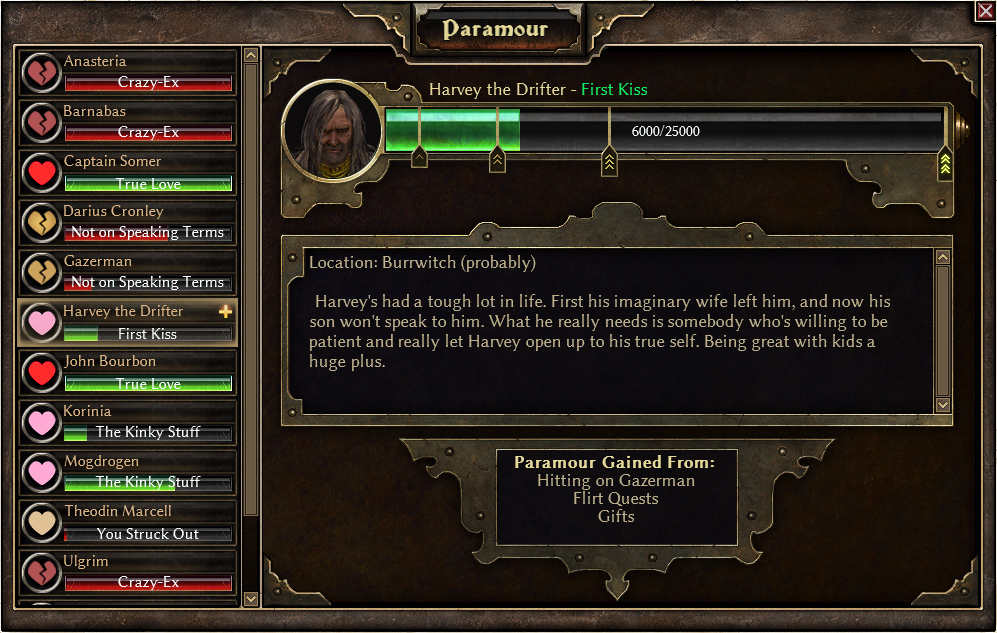
Task: Click the yellow plus icon on Harvey's row
Action: (x=225, y=312)
